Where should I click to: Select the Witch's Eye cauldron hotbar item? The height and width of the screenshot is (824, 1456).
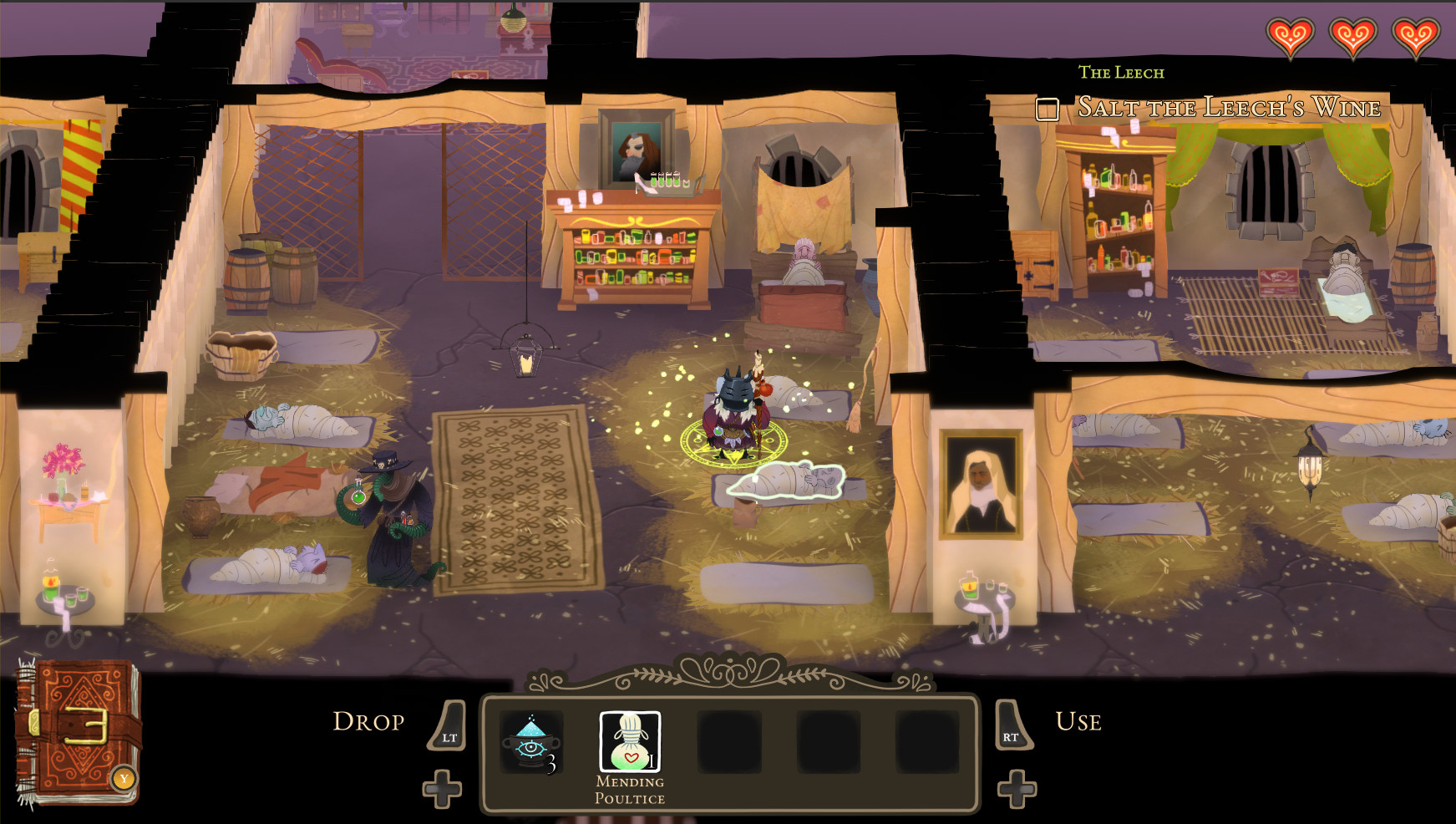(x=530, y=744)
